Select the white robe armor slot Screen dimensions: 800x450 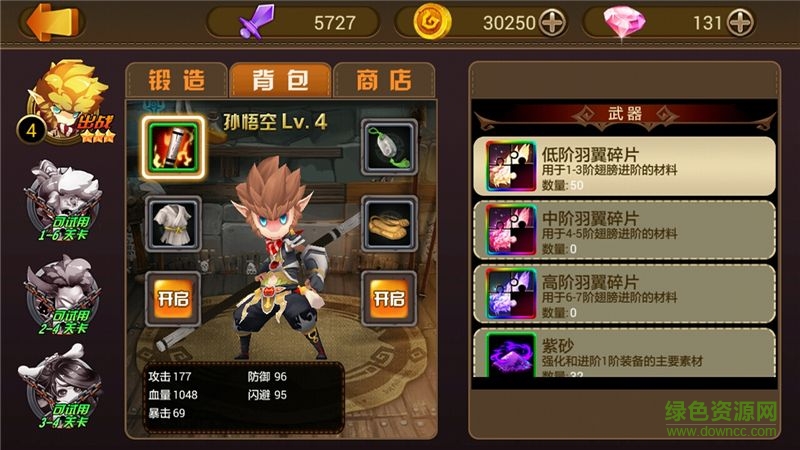coord(174,223)
